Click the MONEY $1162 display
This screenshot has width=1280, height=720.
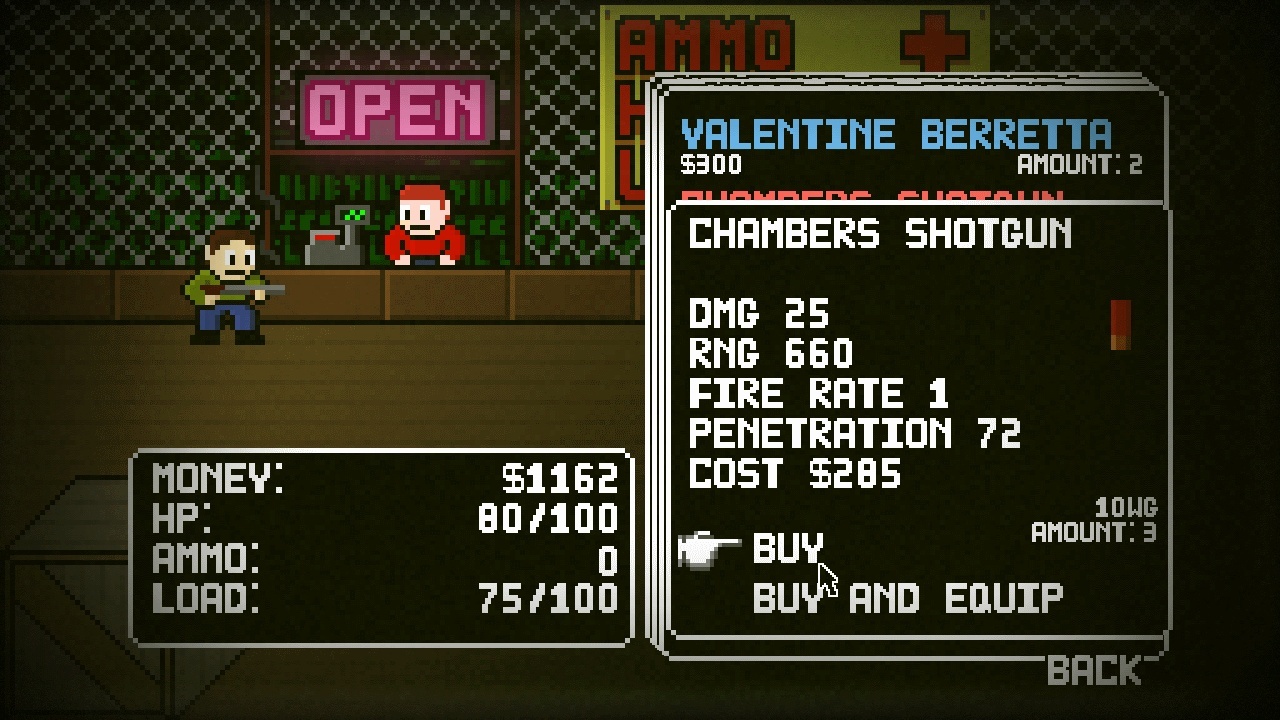click(380, 481)
